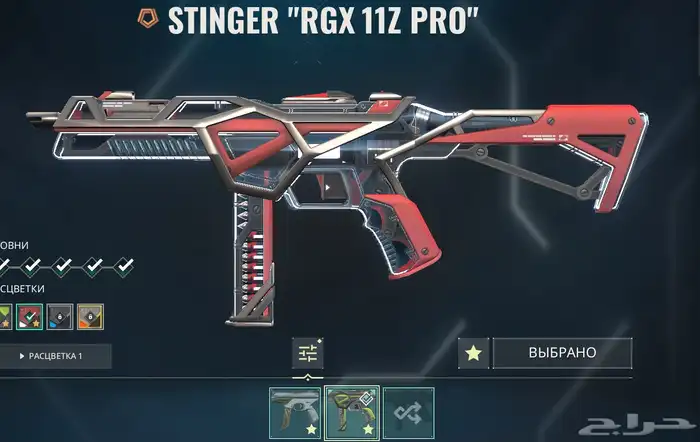
Task: Choose the green RGX Stinger skin thumbnail
Action: (351, 413)
